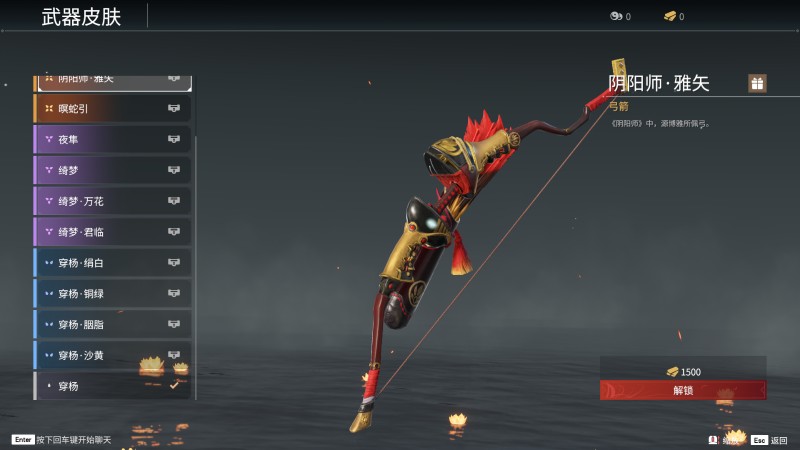This screenshot has height=450, width=800.
Task: Choose the 穿杨·铜绿 skin
Action: click(112, 294)
